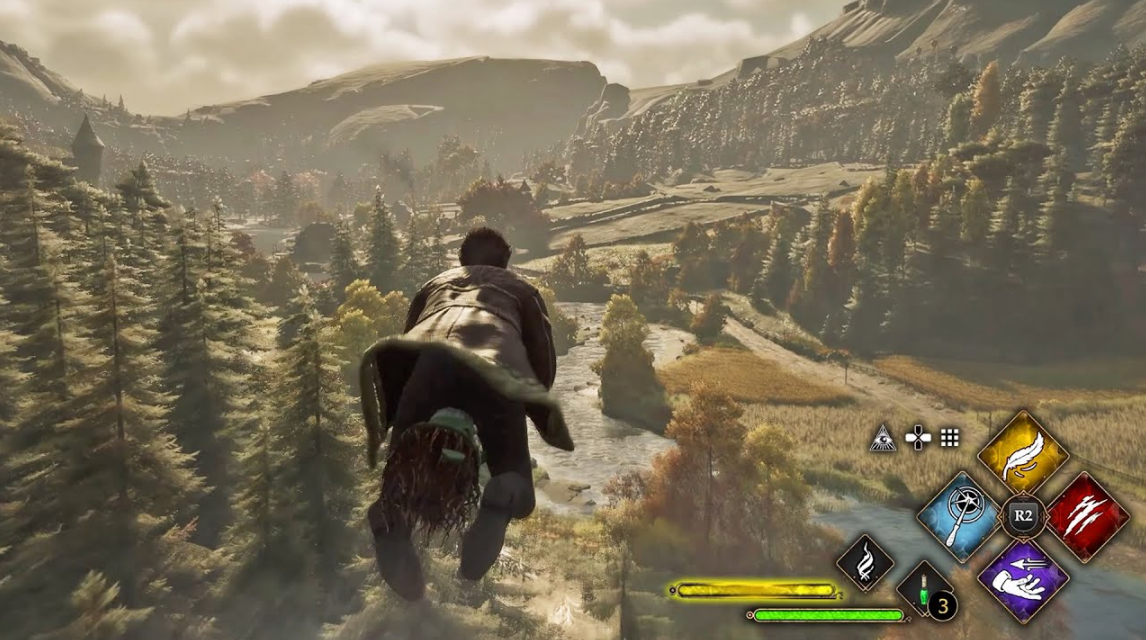1146x640 pixels.
Task: Cast the yellow feather Levioso spell
Action: click(x=1022, y=455)
